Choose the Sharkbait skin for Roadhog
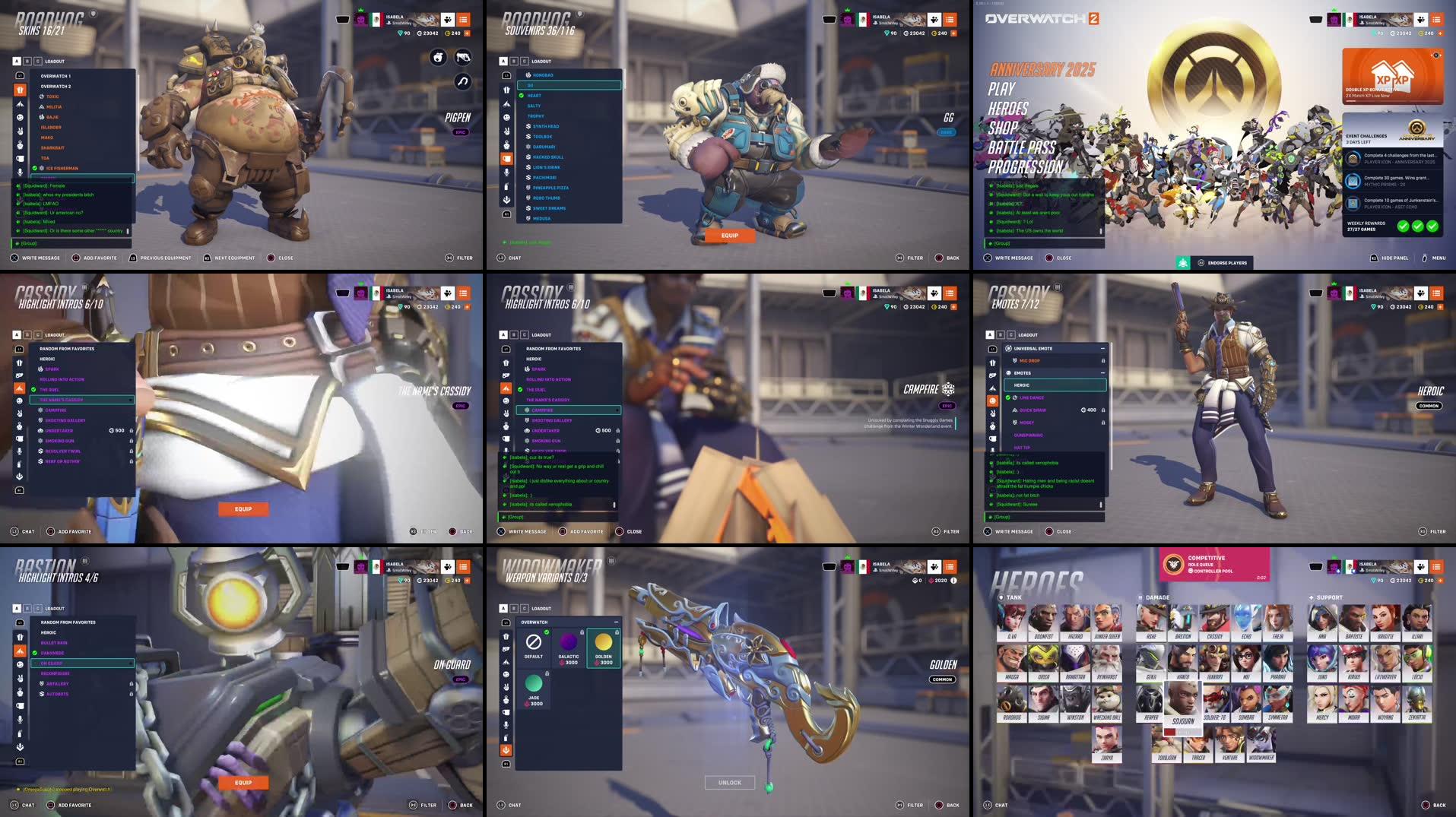Viewport: 1456px width, 817px height. pos(52,148)
